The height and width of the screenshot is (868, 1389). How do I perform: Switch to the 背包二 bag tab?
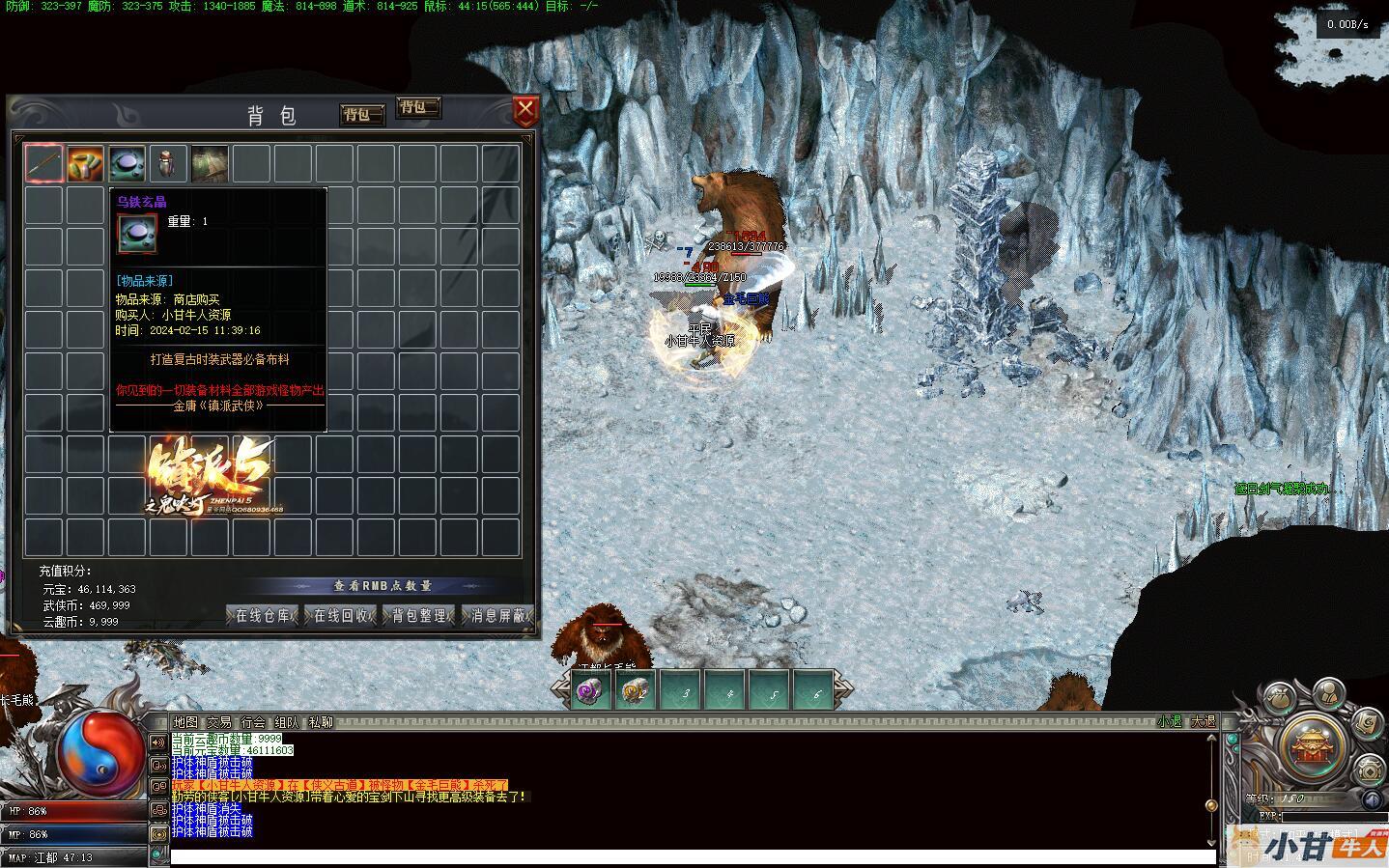click(x=418, y=107)
